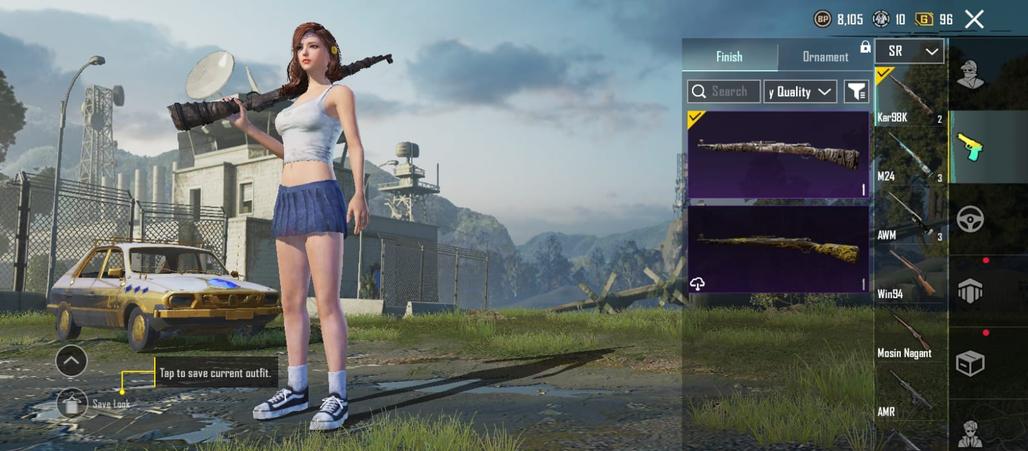The height and width of the screenshot is (451, 1028).
Task: Switch to the Finish tab
Action: pos(729,57)
